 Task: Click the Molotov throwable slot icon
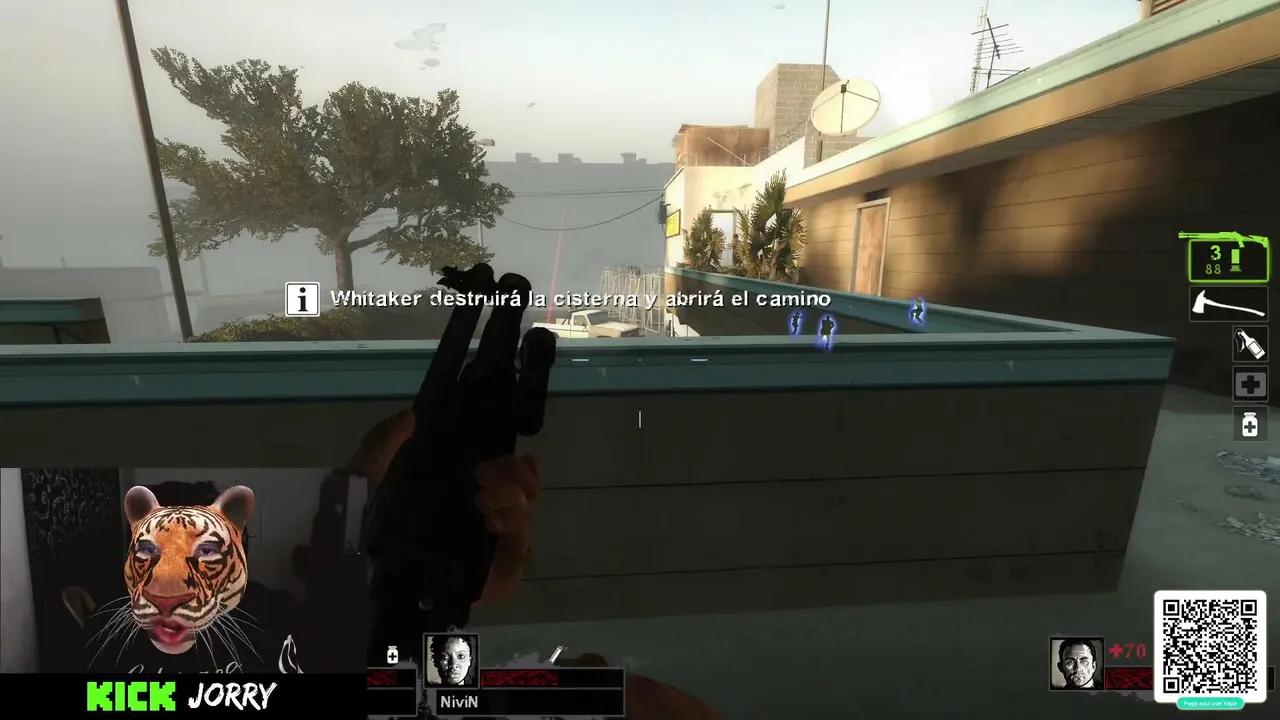[x=1247, y=343]
